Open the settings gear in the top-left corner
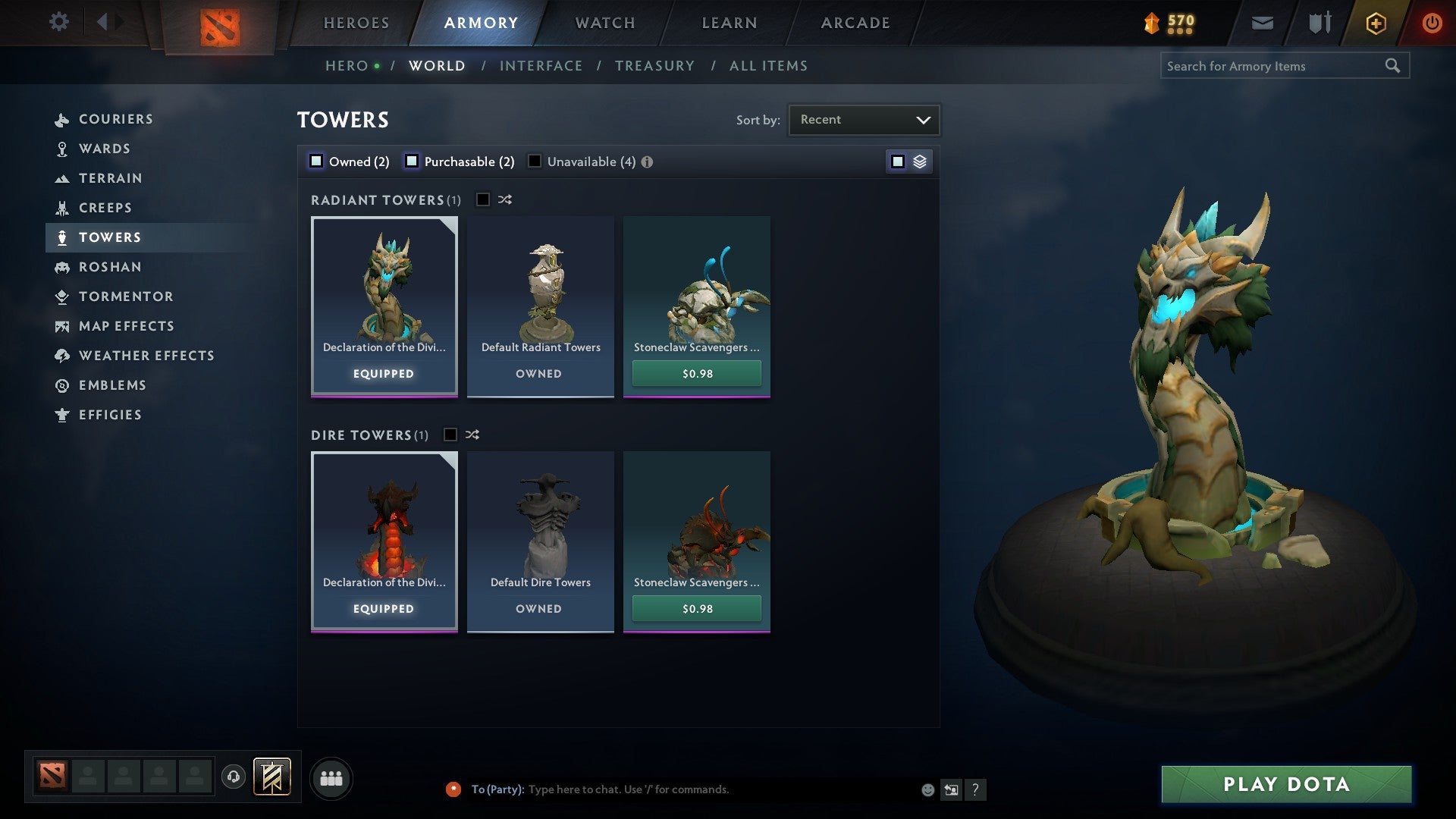This screenshot has width=1456, height=819. [x=59, y=22]
